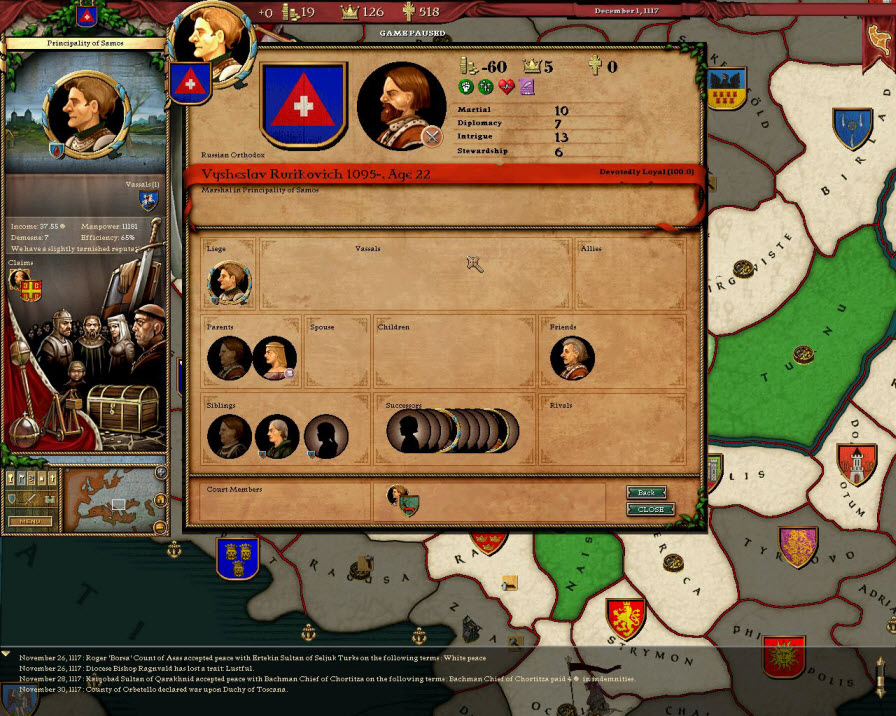Image resolution: width=896 pixels, height=716 pixels.
Task: Select the liege portrait
Action: [229, 283]
